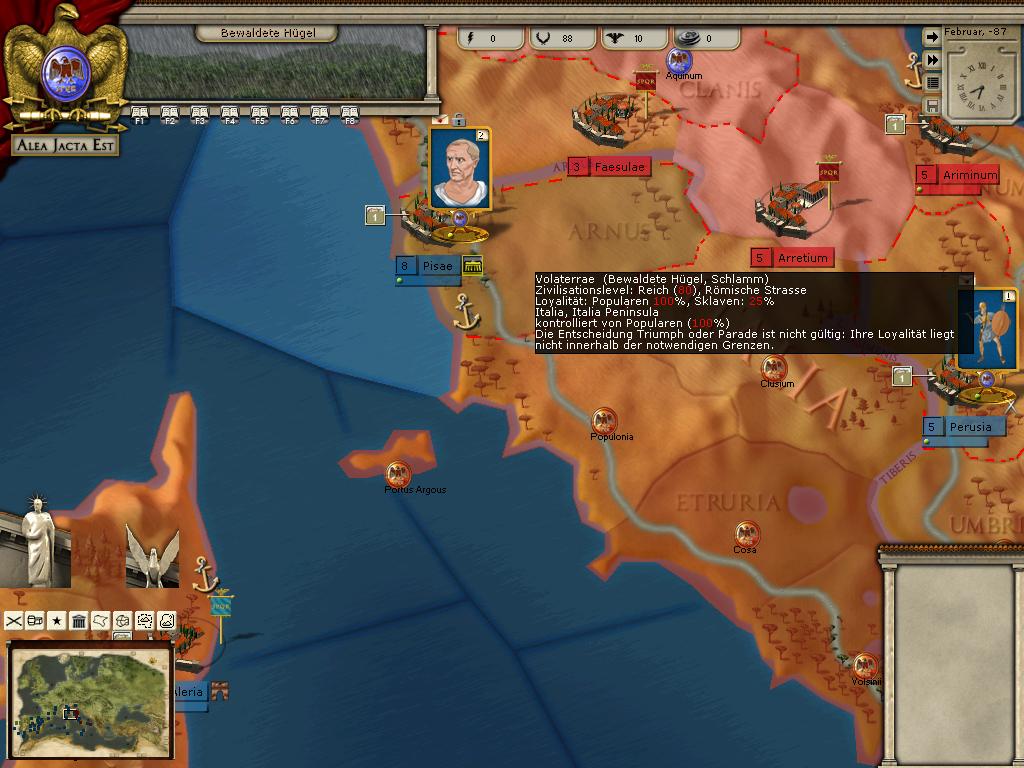1024x768 pixels.
Task: Open the F8 ledger book
Action: pos(349,113)
